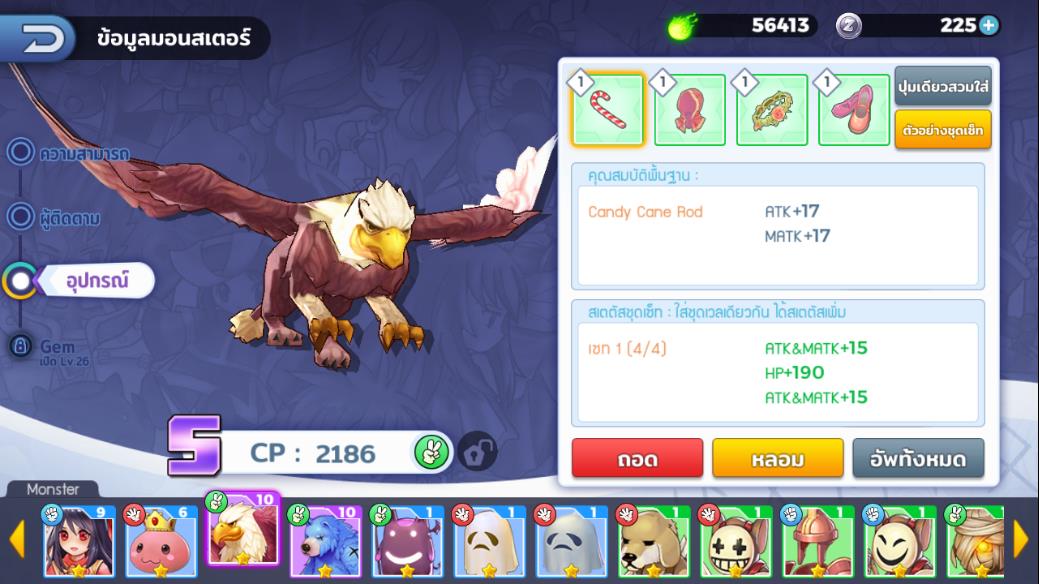Choose the flower wreath equipment slot
This screenshot has height=584, width=1039.
point(772,109)
